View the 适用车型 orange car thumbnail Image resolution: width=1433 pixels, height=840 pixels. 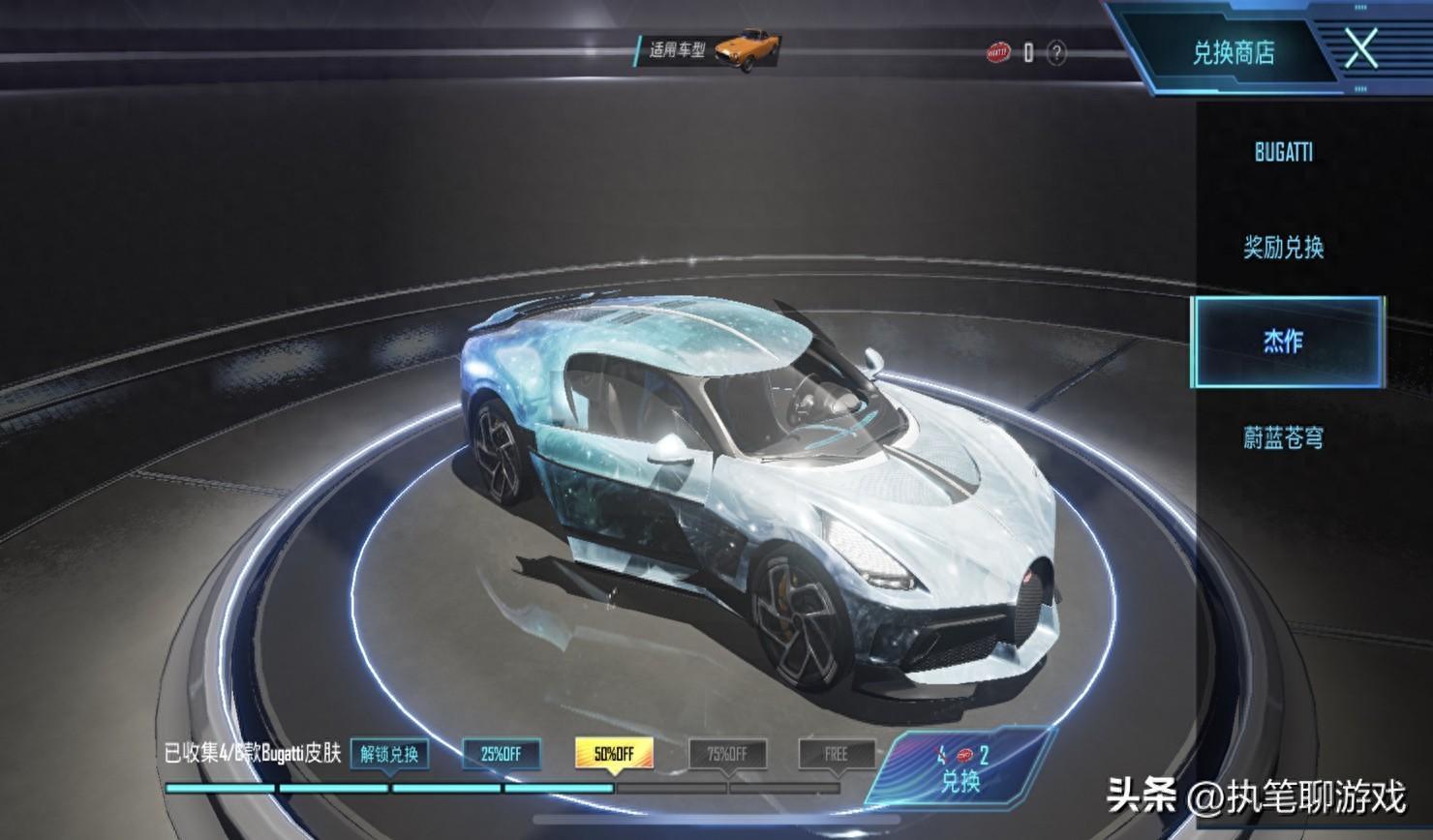747,49
